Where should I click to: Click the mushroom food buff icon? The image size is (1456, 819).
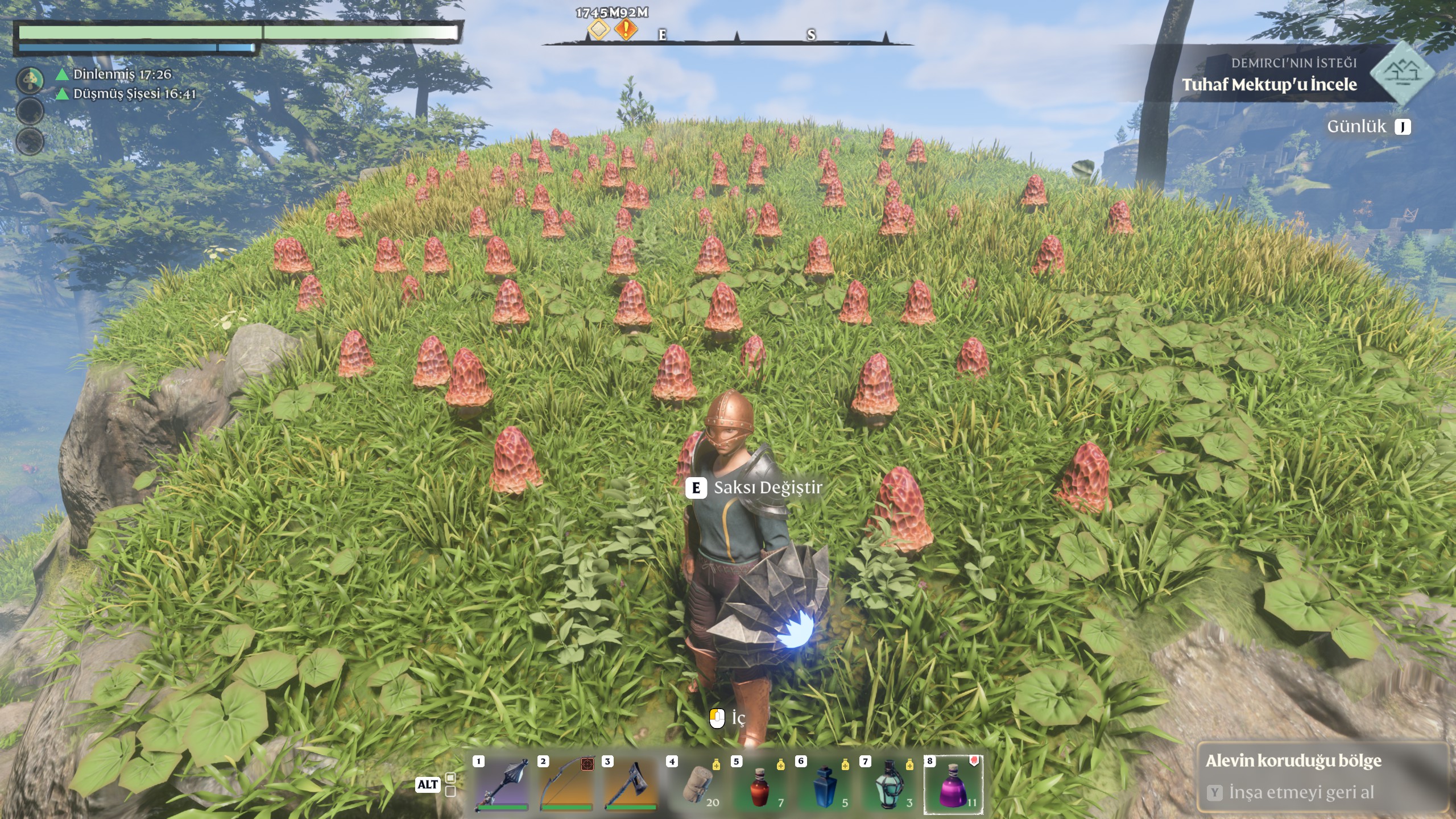coord(30,80)
